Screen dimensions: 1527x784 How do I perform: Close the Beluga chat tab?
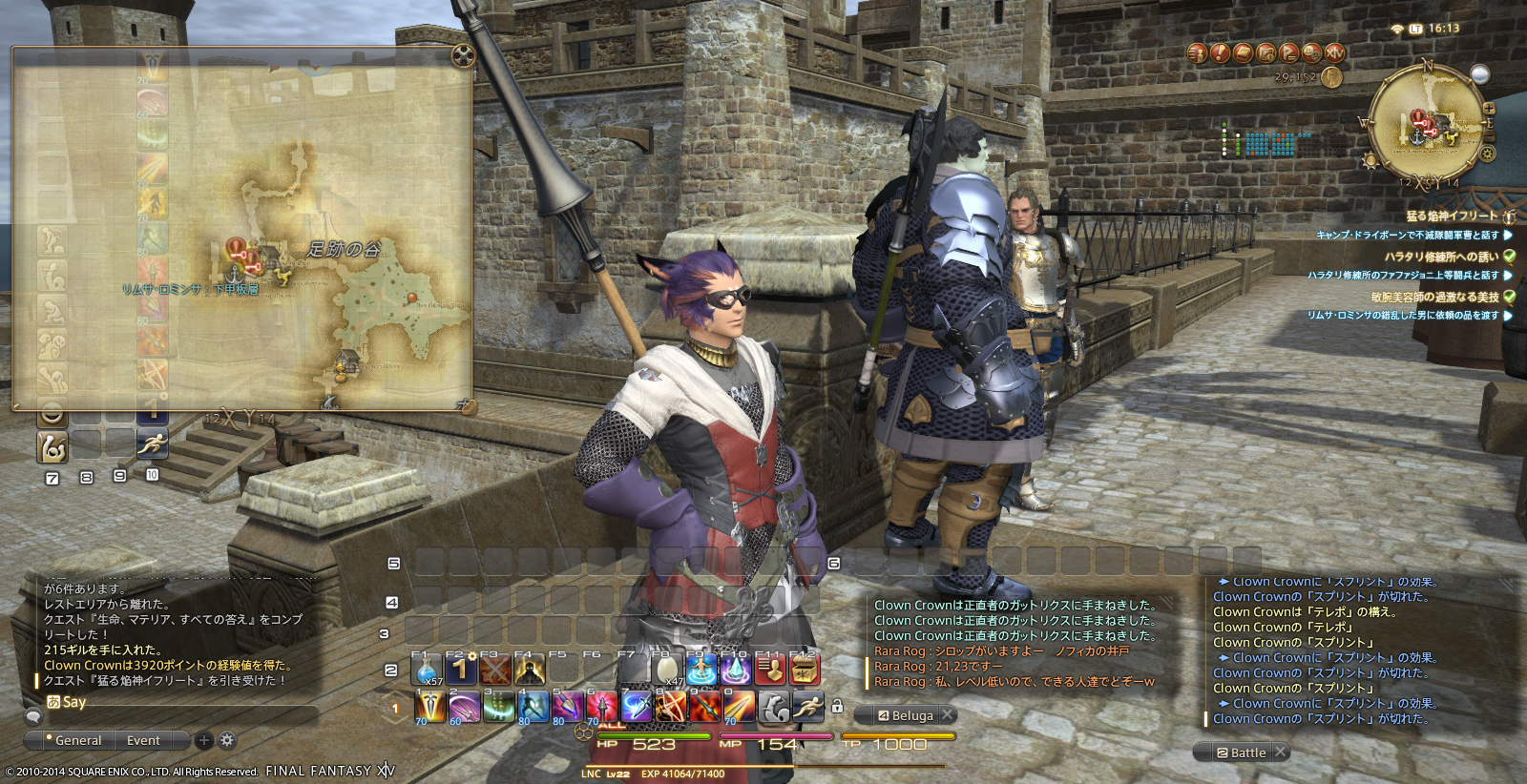[948, 714]
